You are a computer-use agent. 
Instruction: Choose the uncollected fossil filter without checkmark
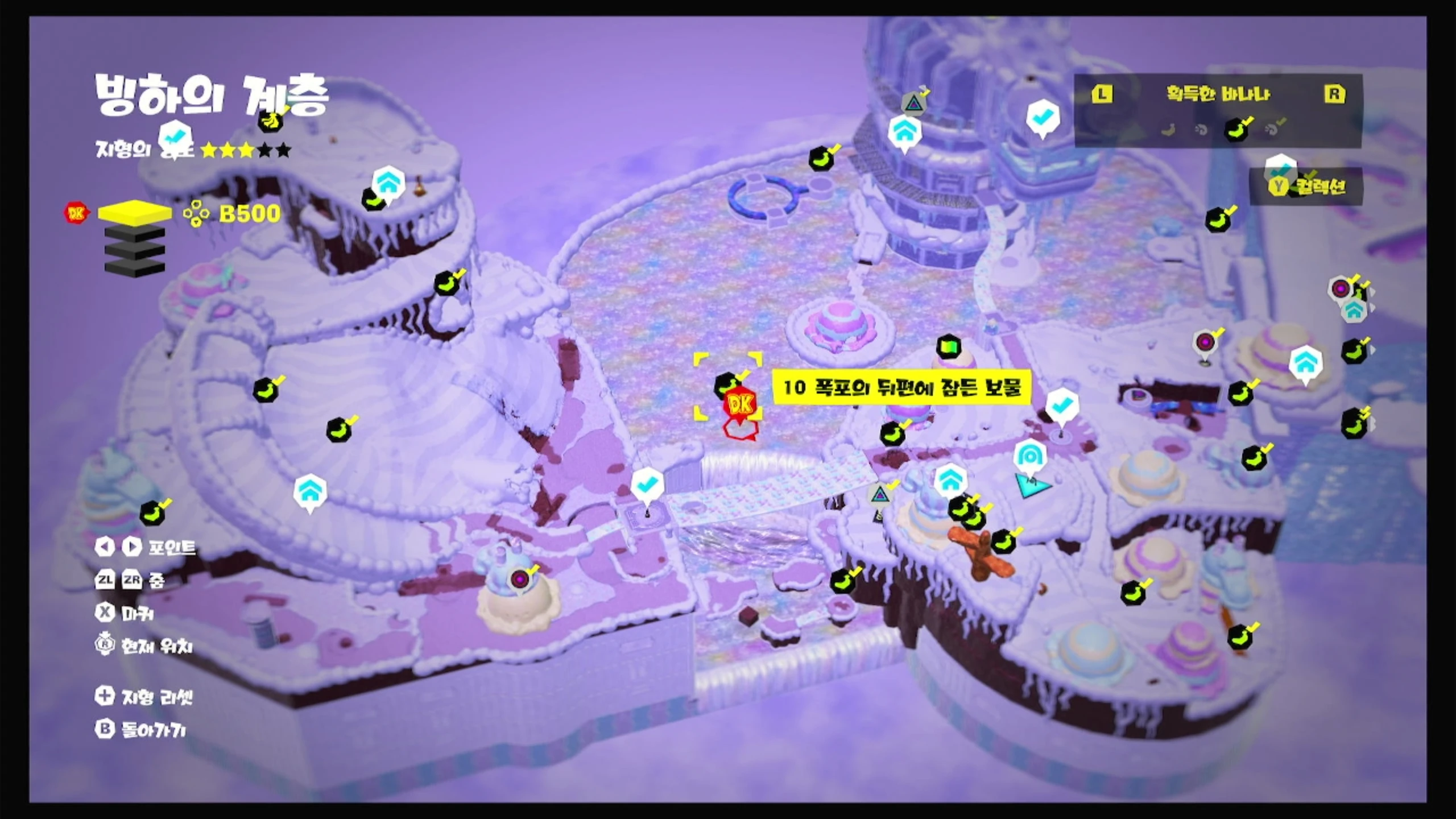point(1201,130)
